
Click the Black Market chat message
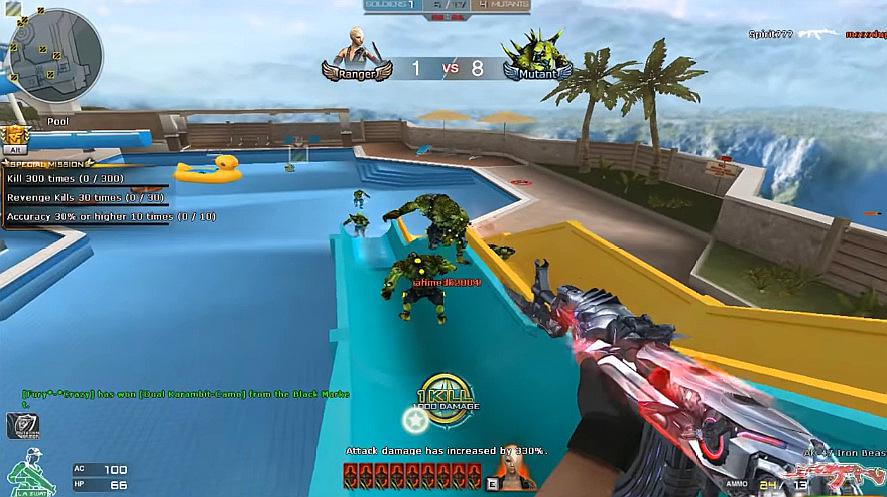point(185,396)
